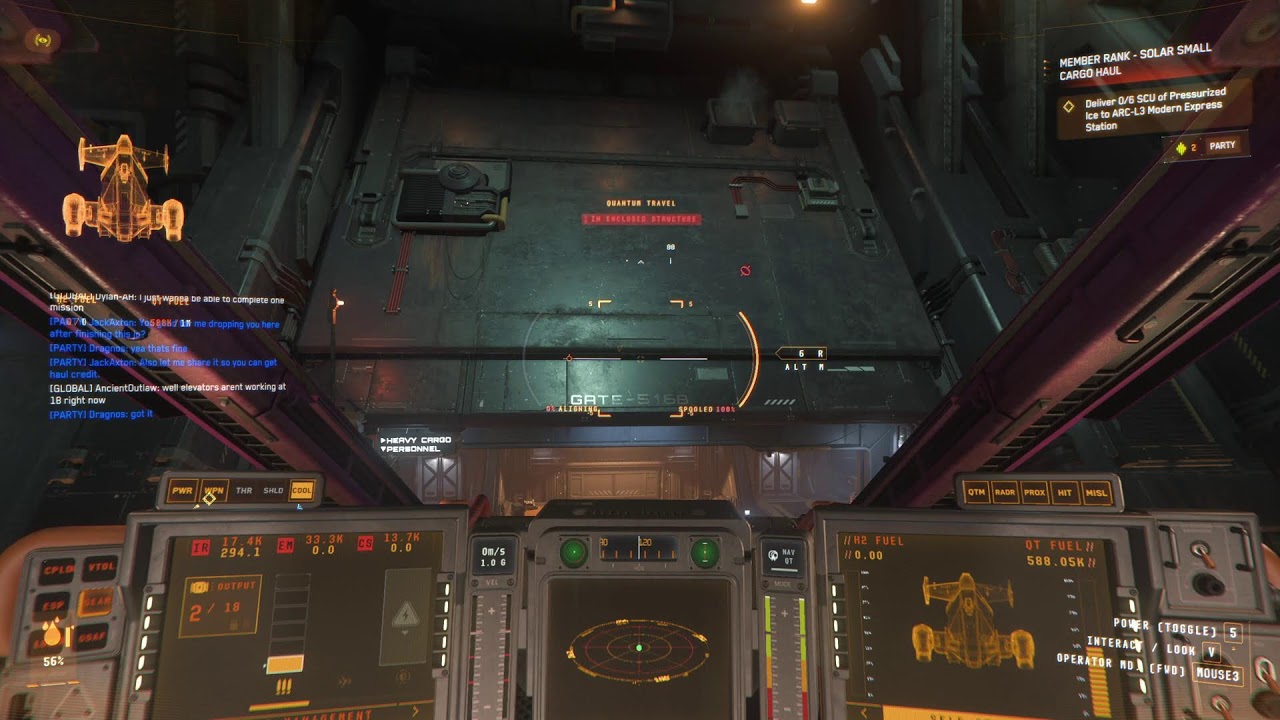Select the MISL missile button
Image resolution: width=1280 pixels, height=720 pixels.
pos(1095,492)
